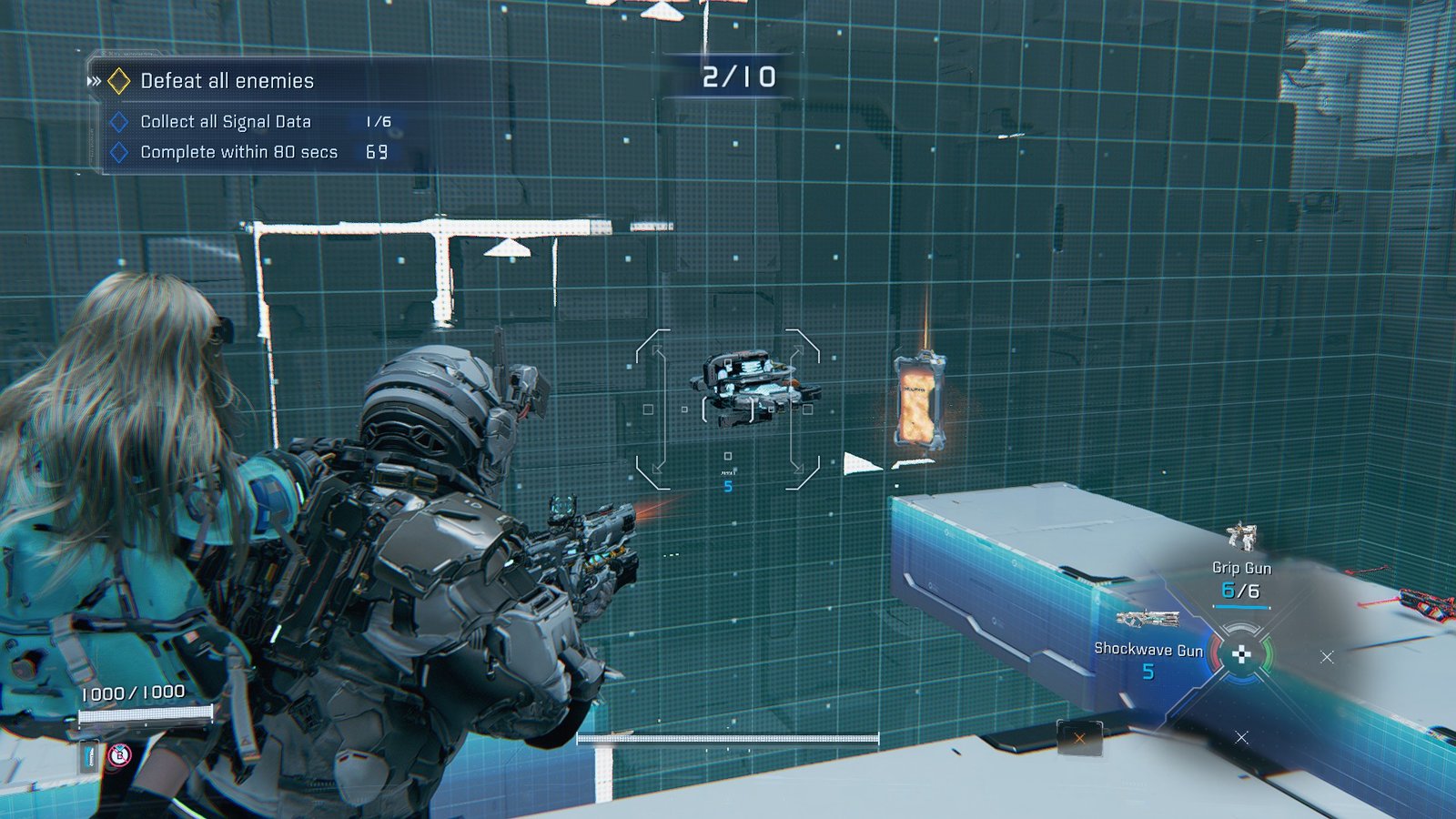Select the orange X box left of weapon wheel
The height and width of the screenshot is (819, 1456).
1079,738
